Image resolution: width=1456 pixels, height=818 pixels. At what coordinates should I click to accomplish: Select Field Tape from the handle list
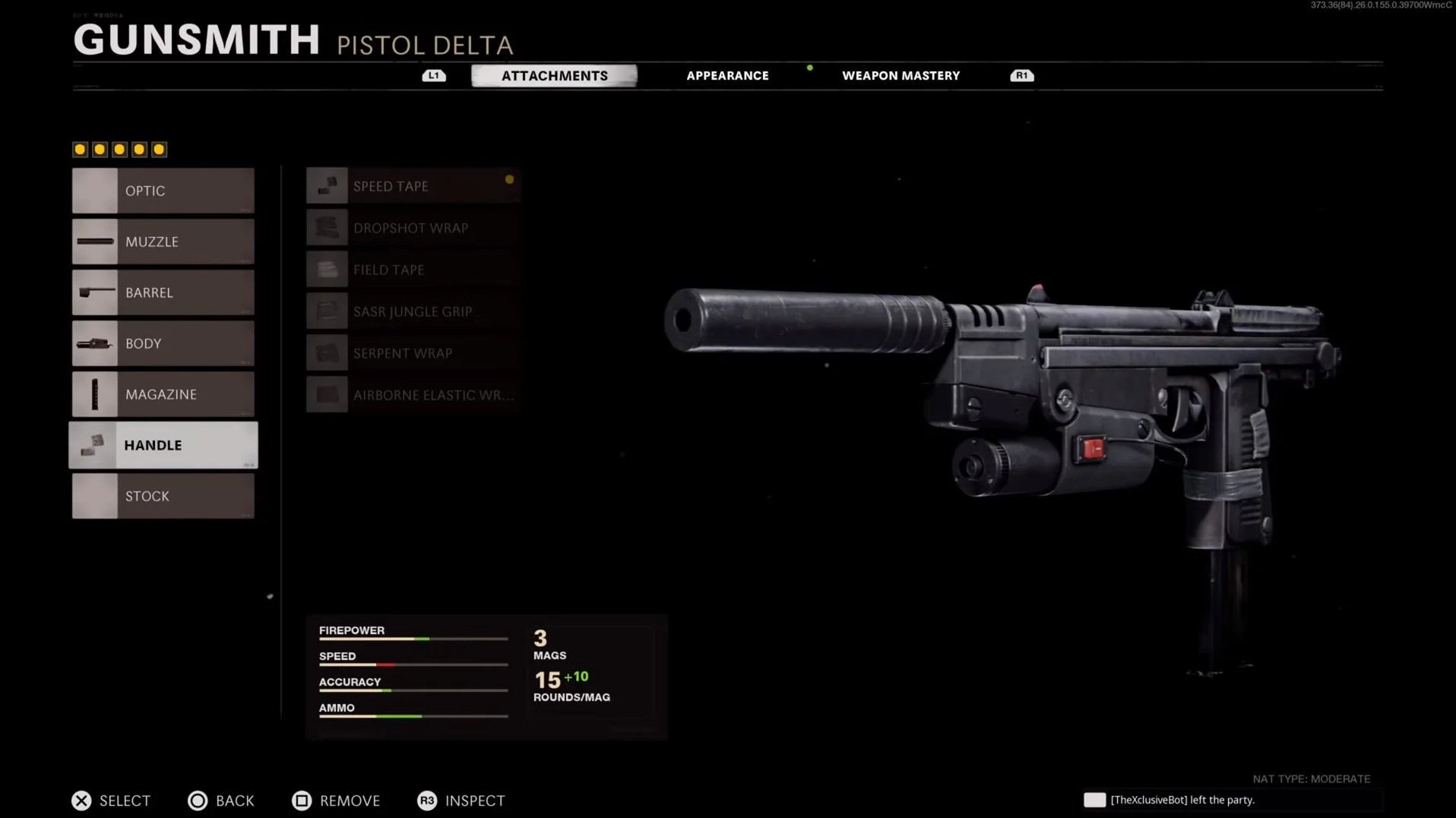click(413, 270)
